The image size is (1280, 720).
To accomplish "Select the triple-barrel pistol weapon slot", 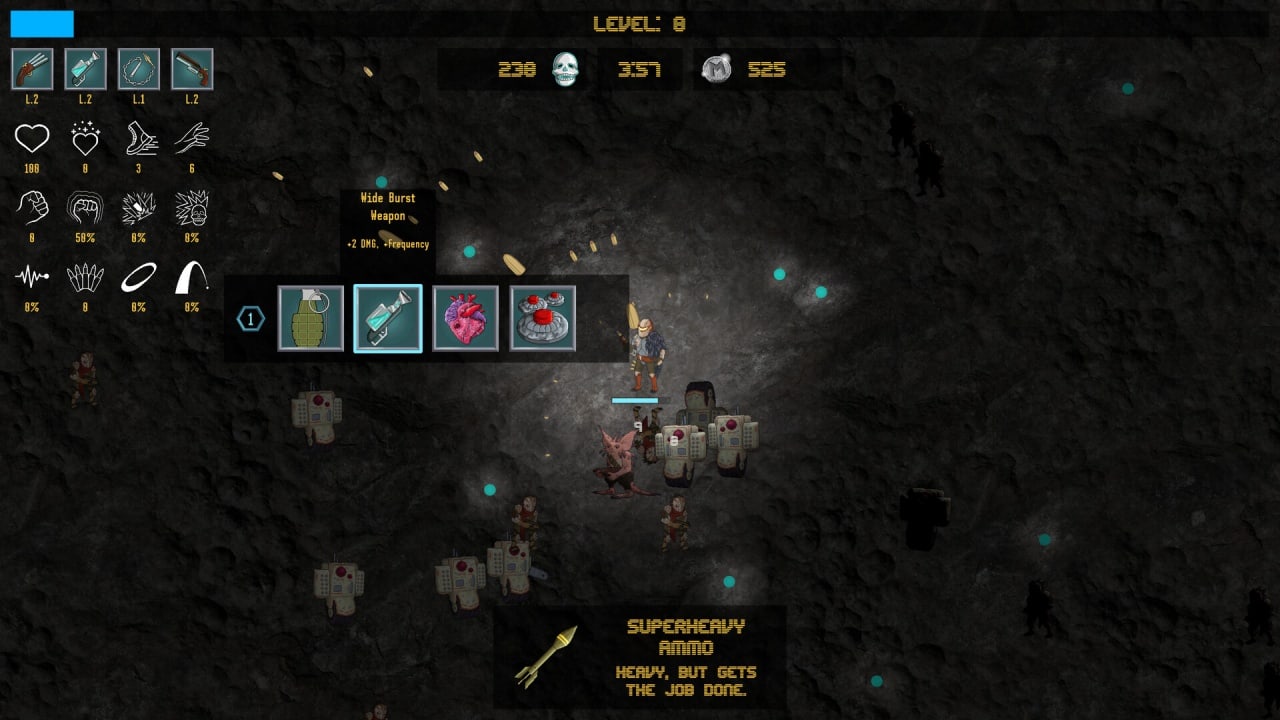I will click(x=32, y=69).
